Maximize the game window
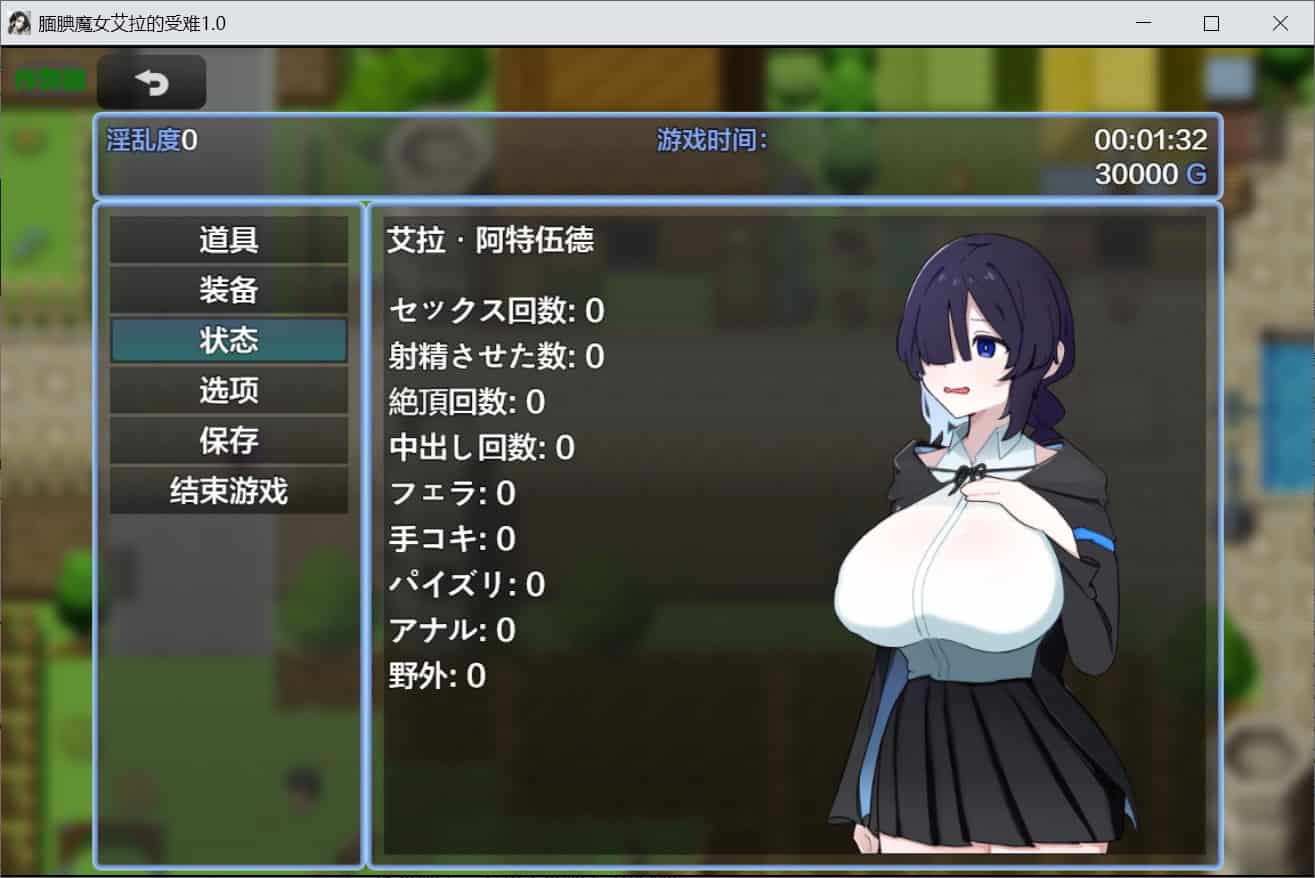 [x=1211, y=23]
